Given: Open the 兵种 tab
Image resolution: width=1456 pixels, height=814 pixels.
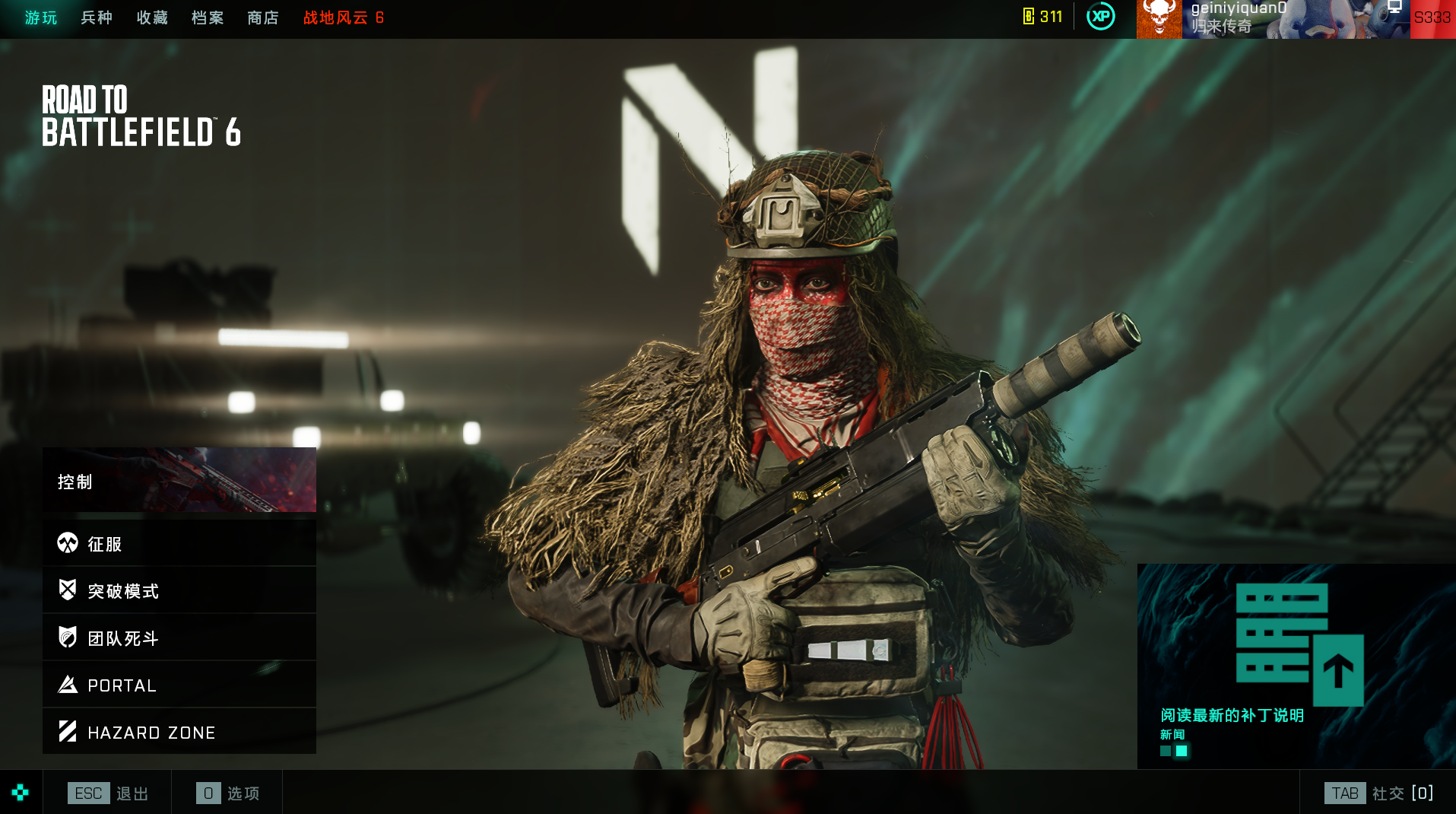Looking at the screenshot, I should tap(97, 17).
